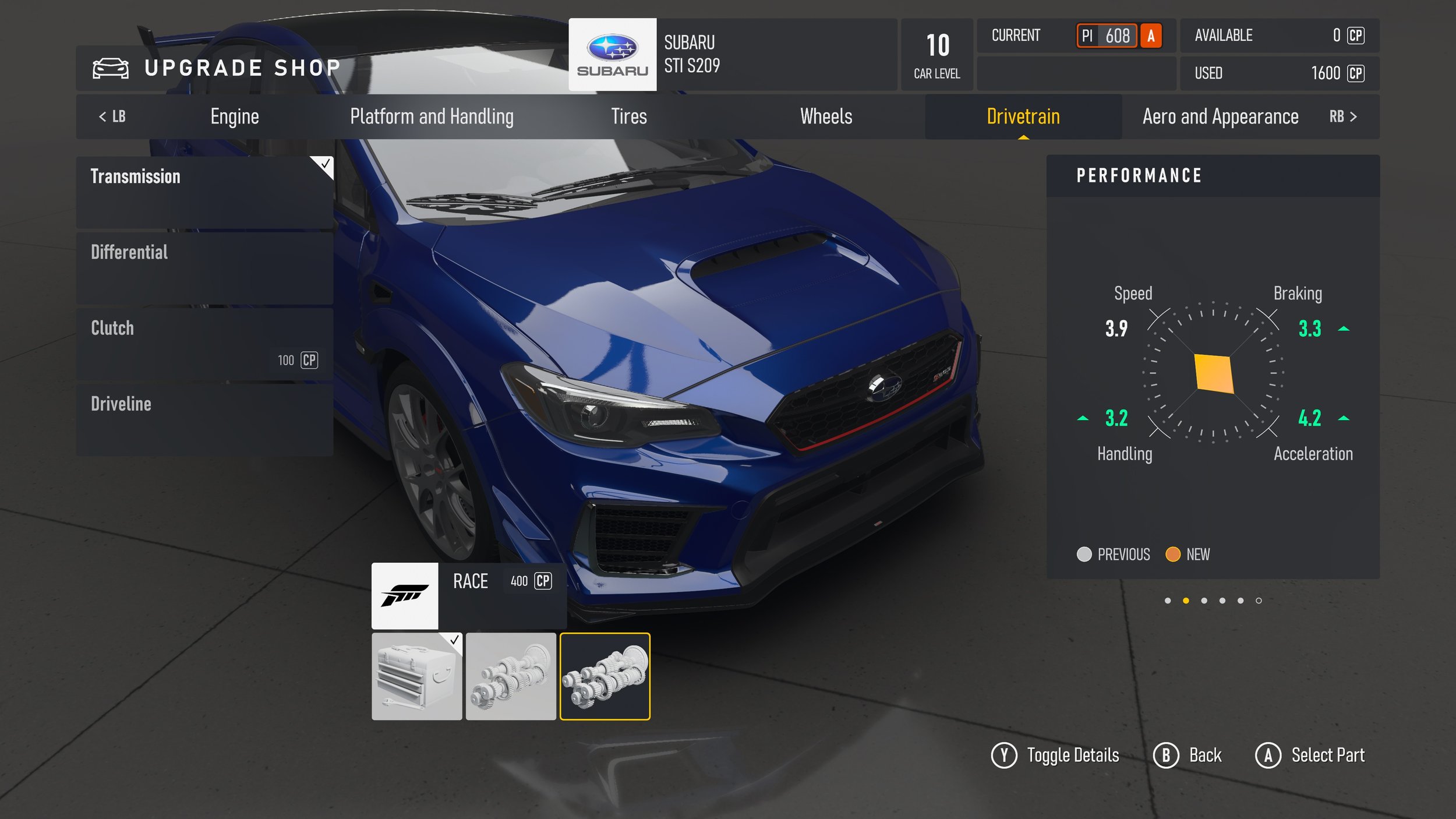Choose the Clutch upgrade for 100 CP
The image size is (1456, 819).
coord(204,344)
